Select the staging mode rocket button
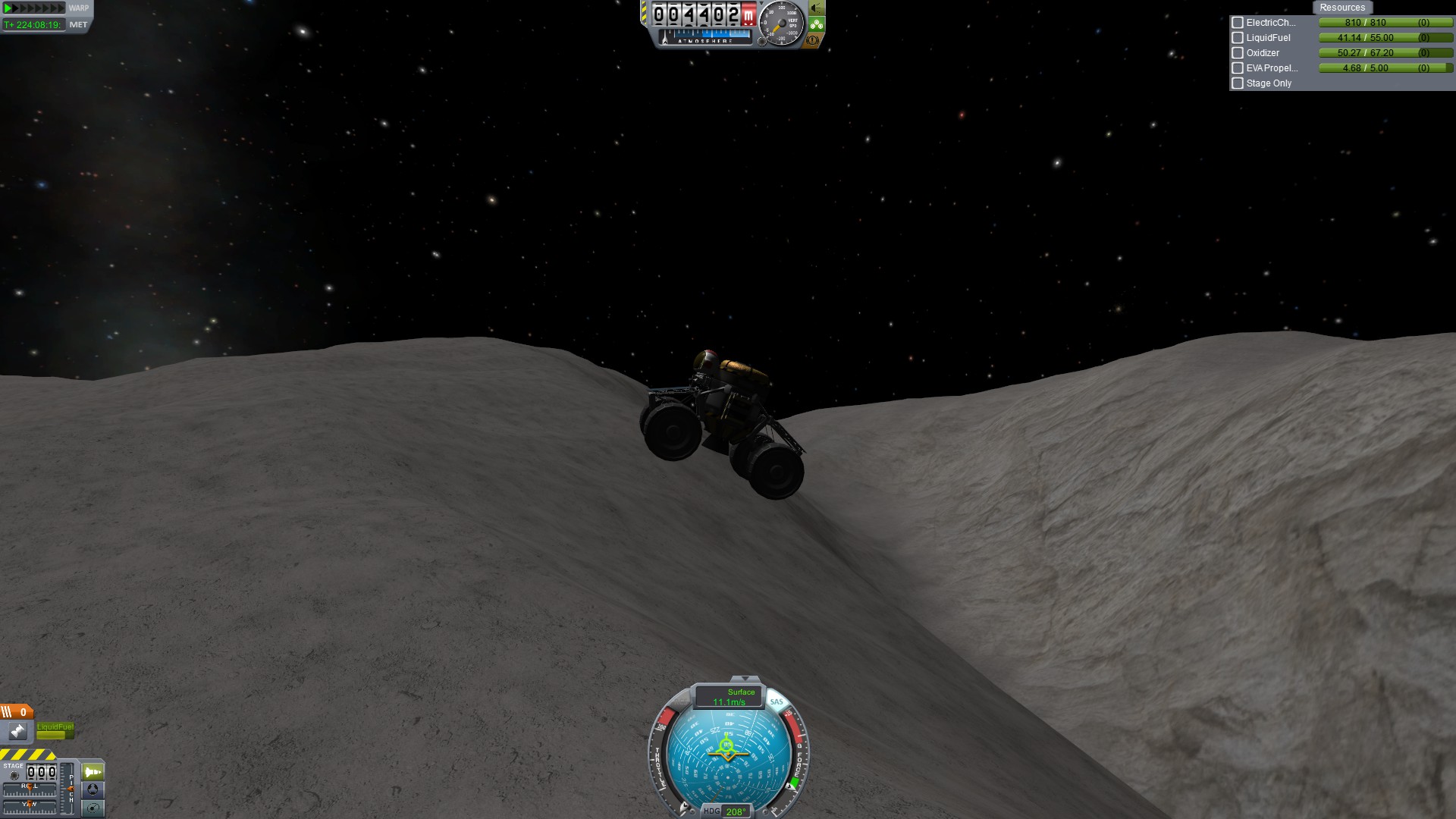Image resolution: width=1456 pixels, height=819 pixels. pyautogui.click(x=93, y=772)
